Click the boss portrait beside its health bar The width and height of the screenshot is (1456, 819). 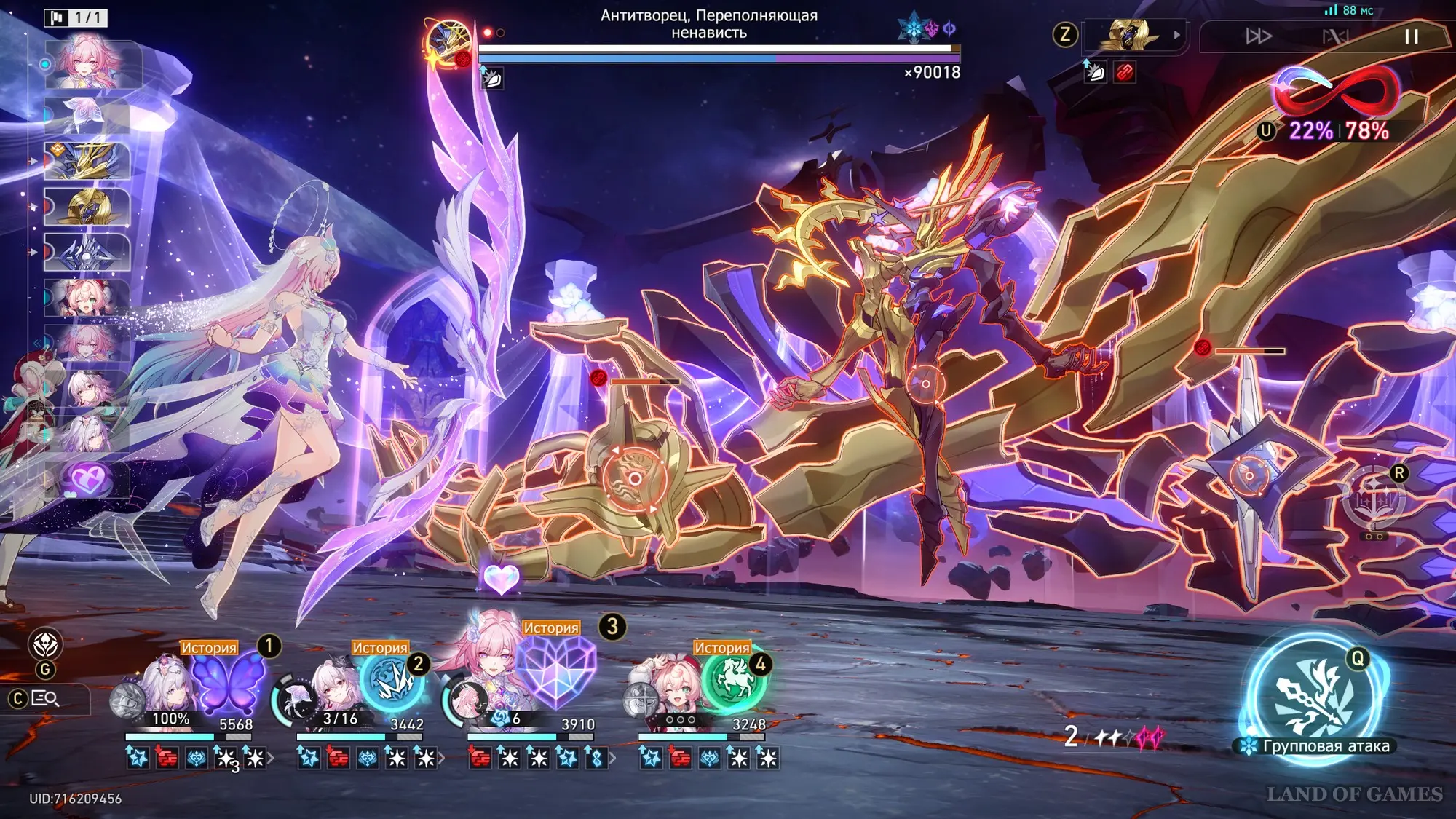tap(448, 44)
